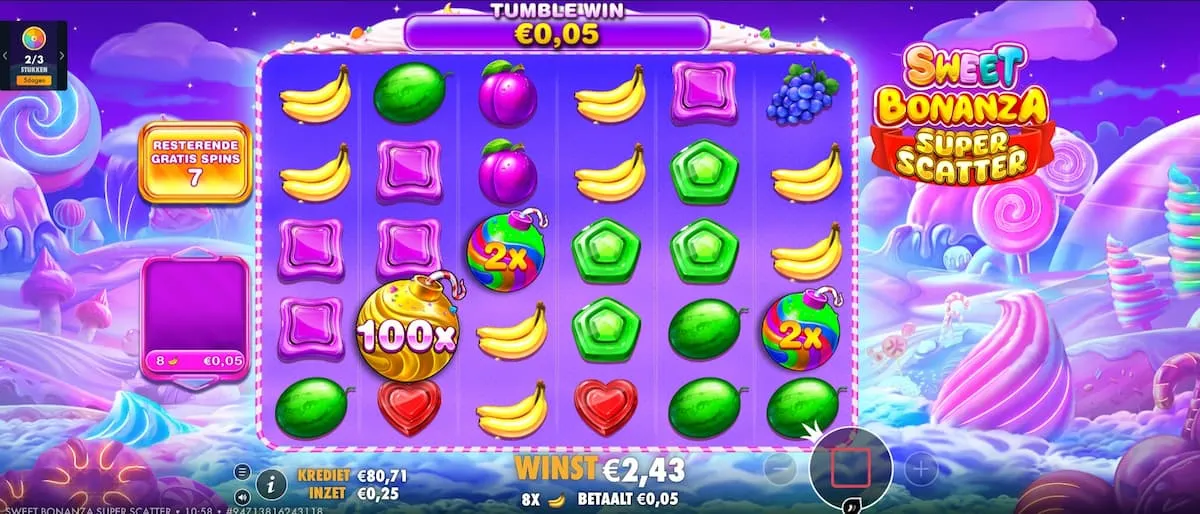The image size is (1200, 514).
Task: Decrease the bet with the minus button
Action: point(780,467)
